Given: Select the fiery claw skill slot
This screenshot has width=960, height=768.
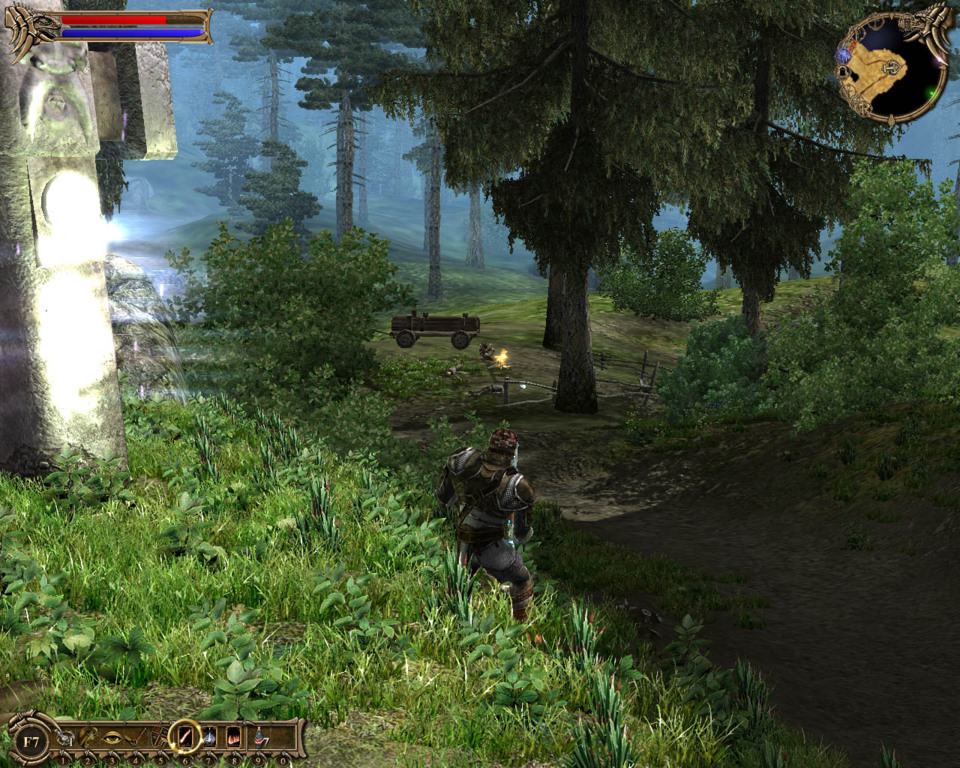Looking at the screenshot, I should (x=234, y=737).
